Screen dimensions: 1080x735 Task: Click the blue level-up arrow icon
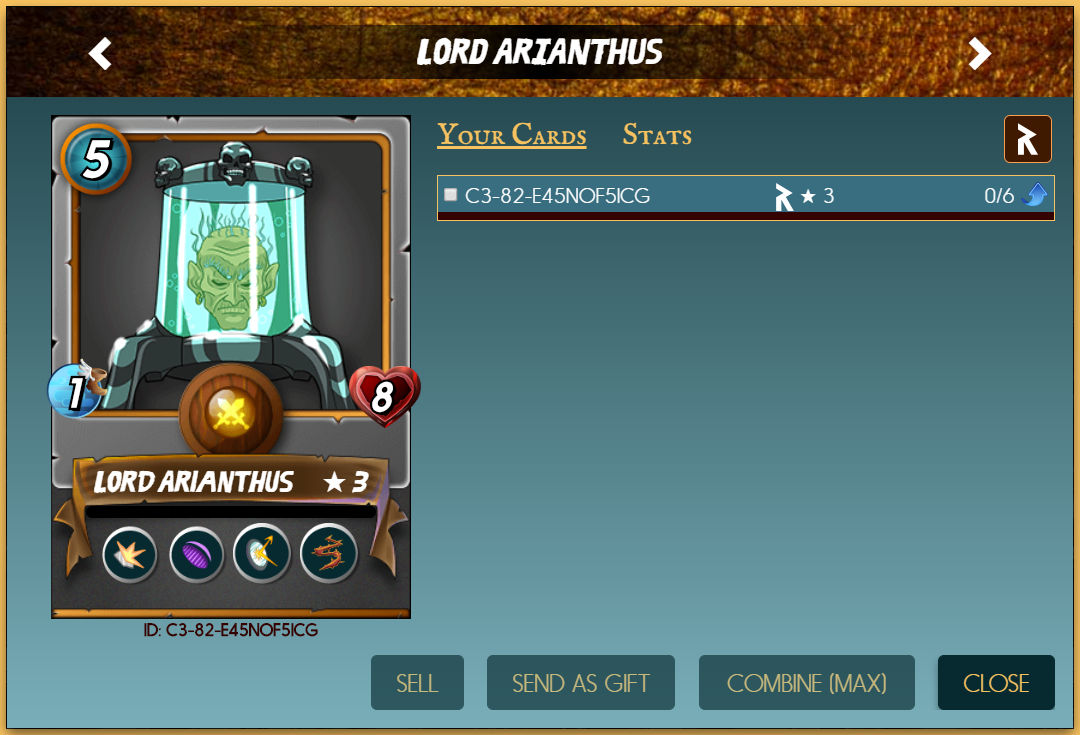tap(1035, 195)
